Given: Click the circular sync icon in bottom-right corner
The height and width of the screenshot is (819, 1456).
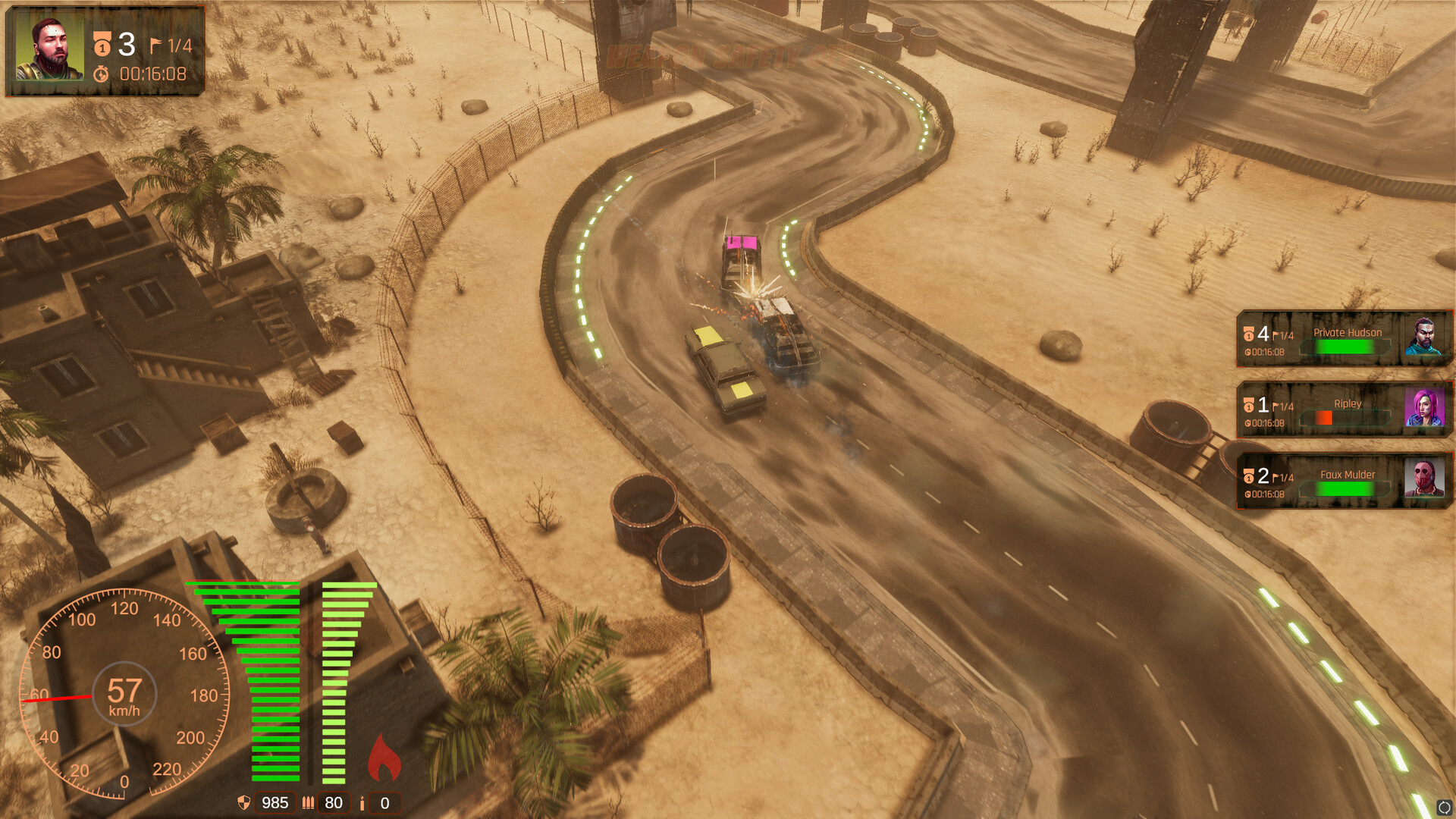Looking at the screenshot, I should (x=1445, y=805).
